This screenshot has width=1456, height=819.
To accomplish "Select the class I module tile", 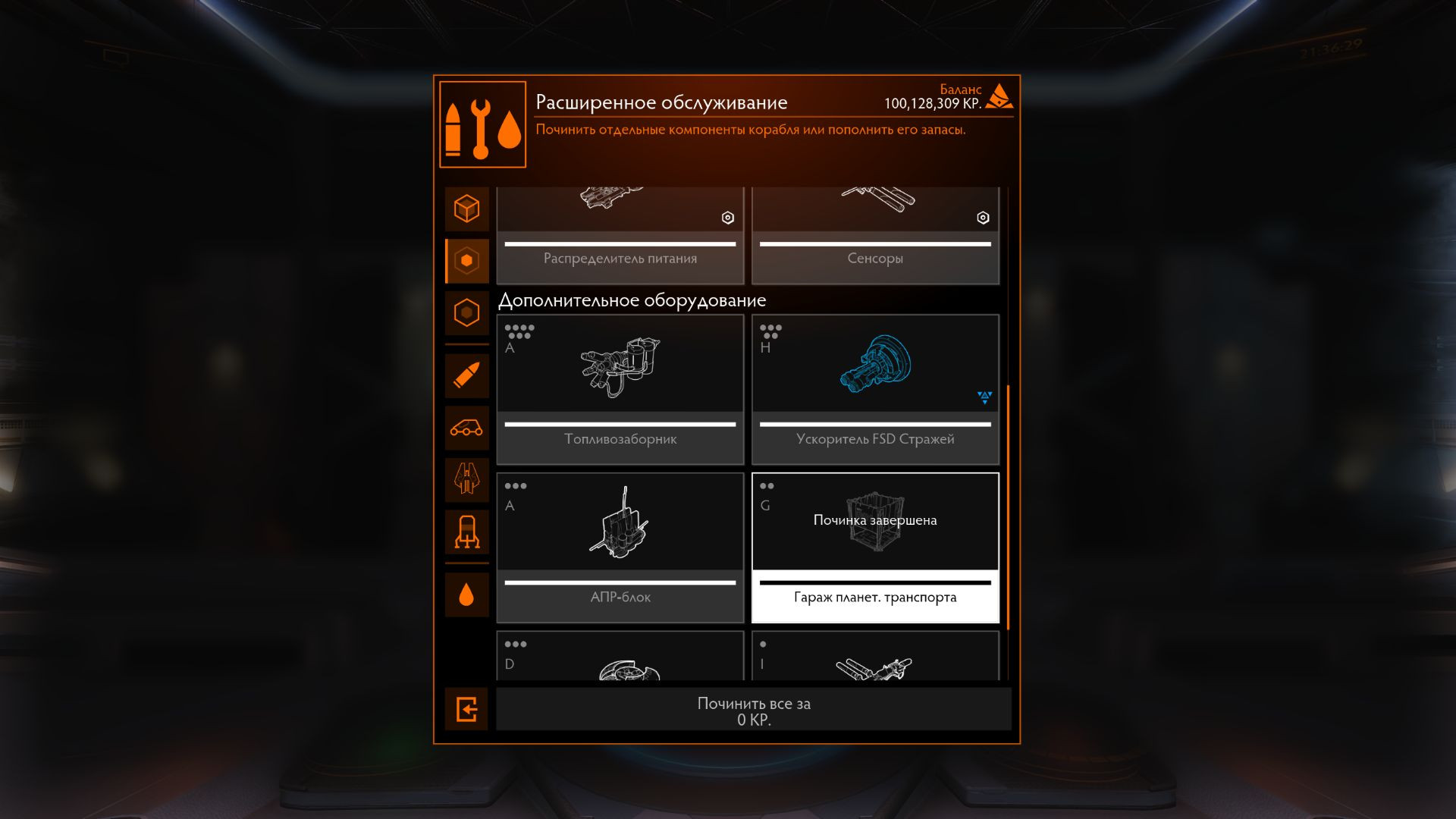I will [x=874, y=657].
